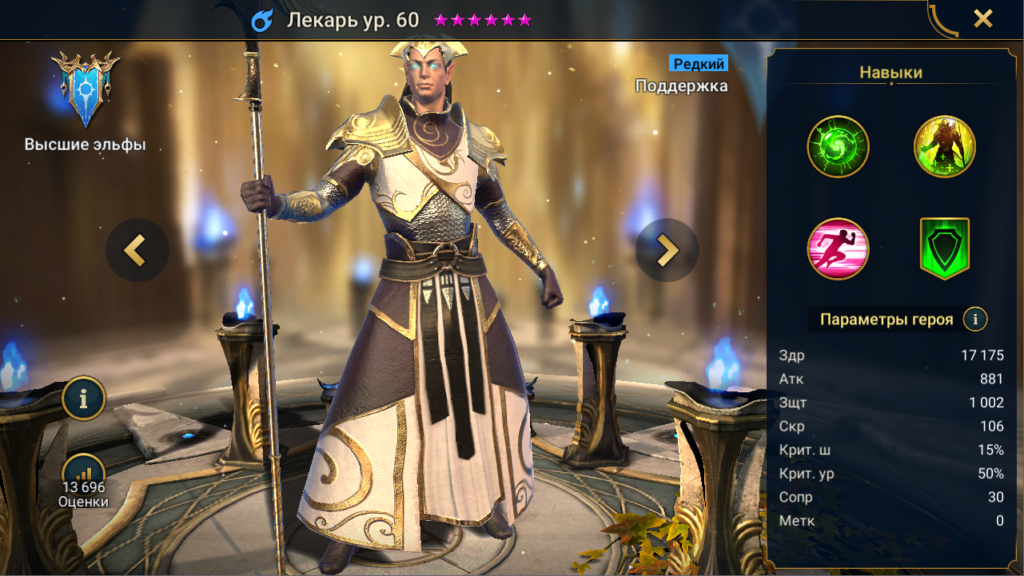1024x576 pixels.
Task: View the golden warrior skill
Action: (945, 146)
